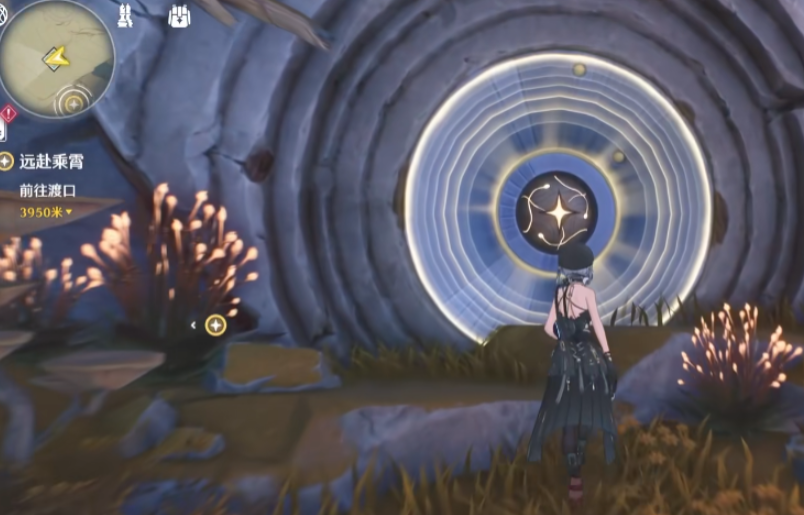
Task: Click the twin-tower icon beside the backpack
Action: click(125, 17)
